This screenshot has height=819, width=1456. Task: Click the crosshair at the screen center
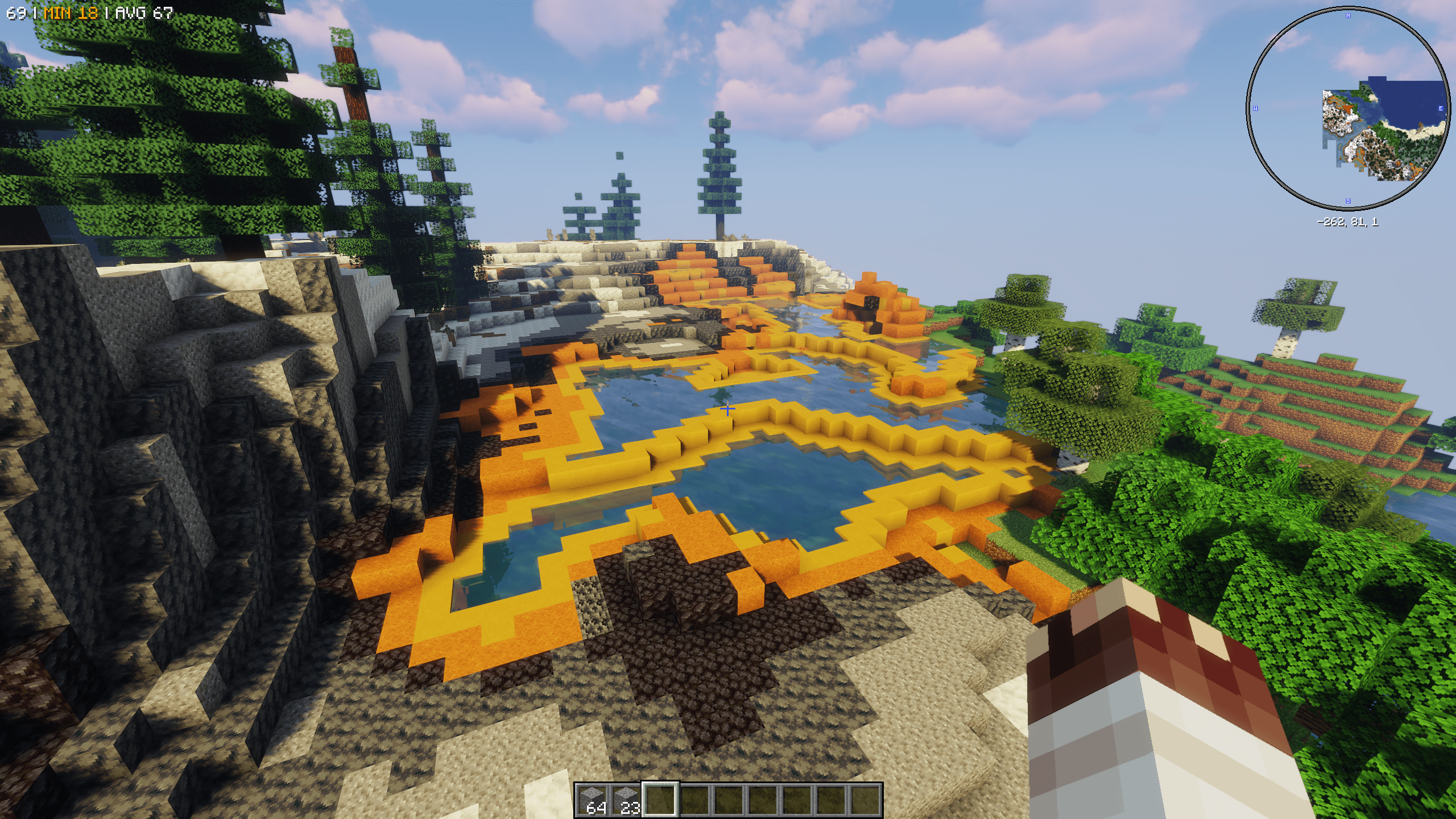(x=728, y=409)
